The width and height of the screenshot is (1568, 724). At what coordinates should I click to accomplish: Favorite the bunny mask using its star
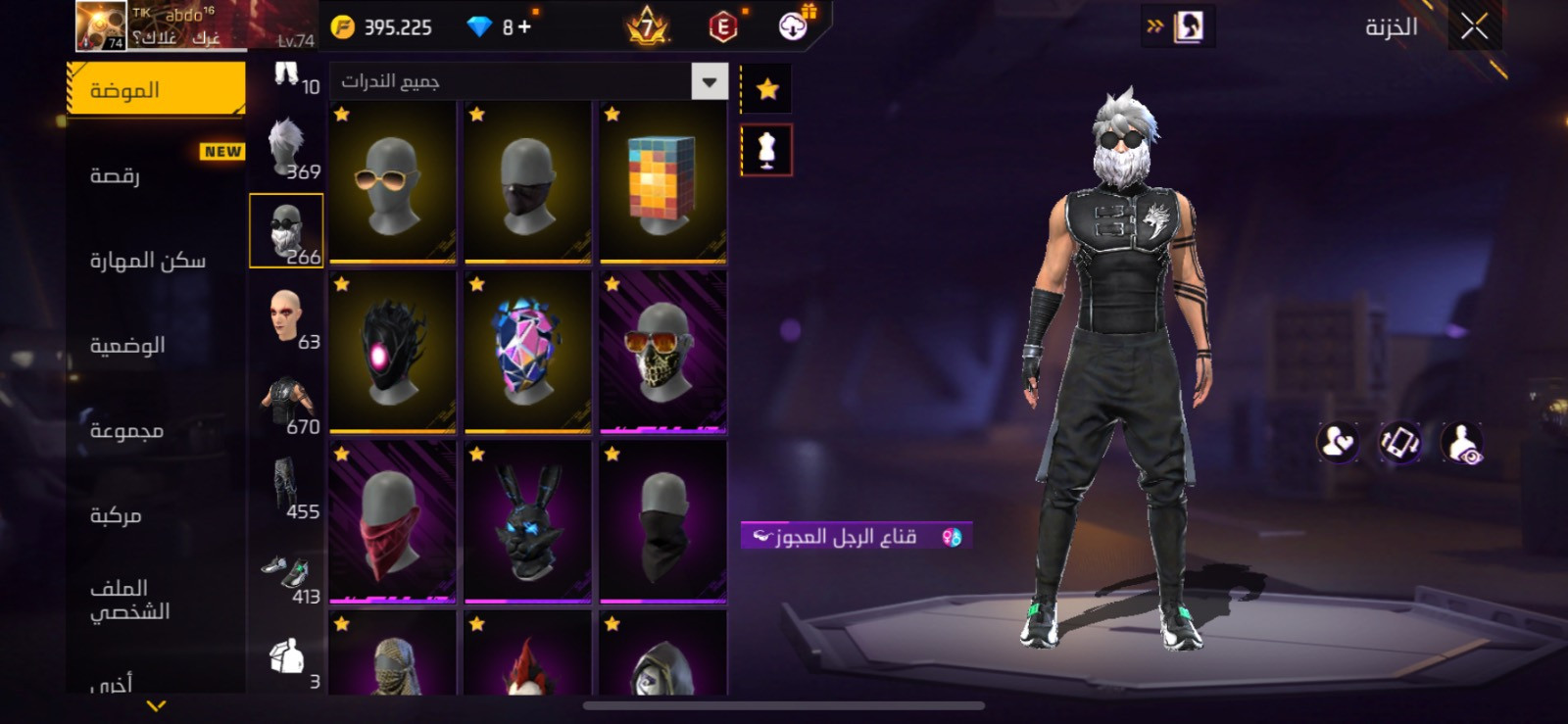477,454
